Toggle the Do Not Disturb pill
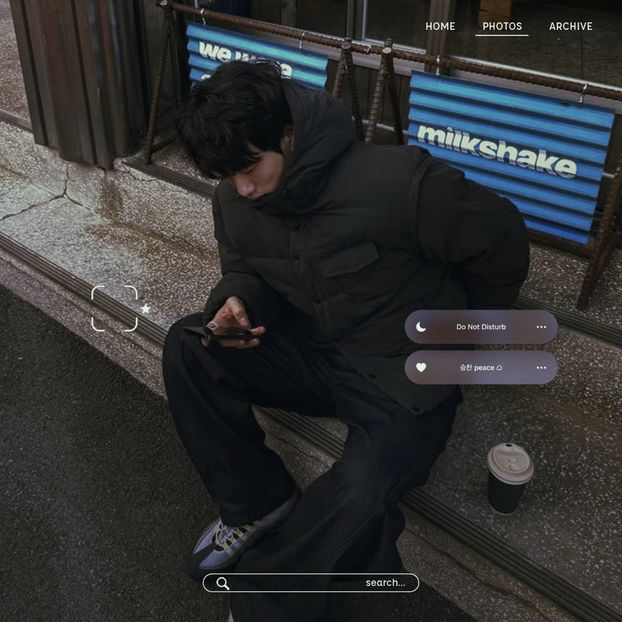 (x=480, y=327)
